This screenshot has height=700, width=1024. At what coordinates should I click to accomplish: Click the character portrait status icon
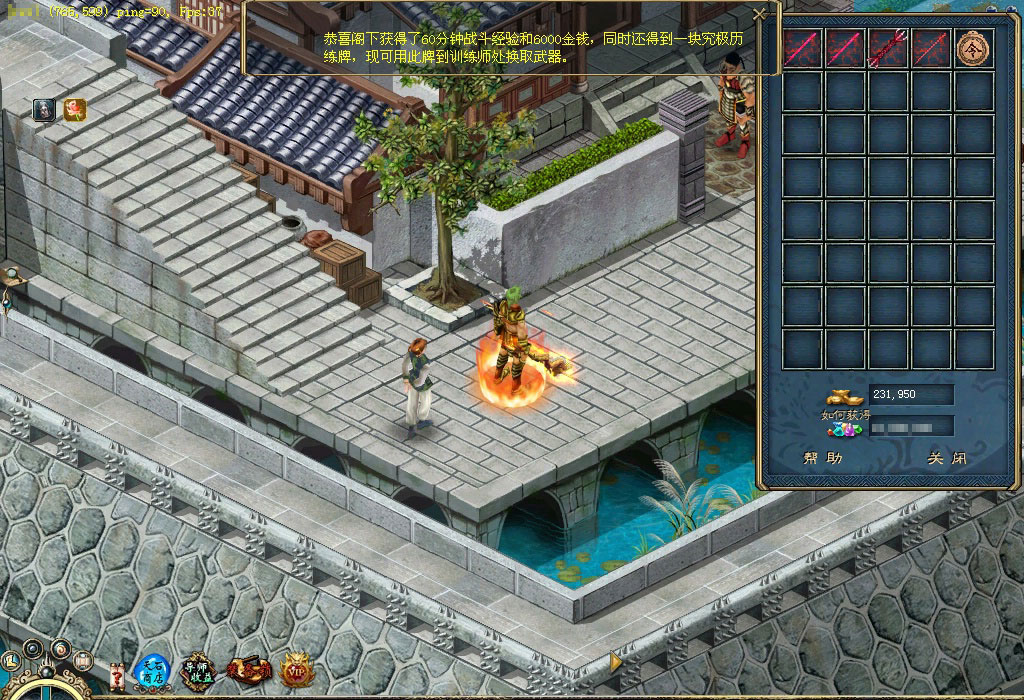coord(44,110)
